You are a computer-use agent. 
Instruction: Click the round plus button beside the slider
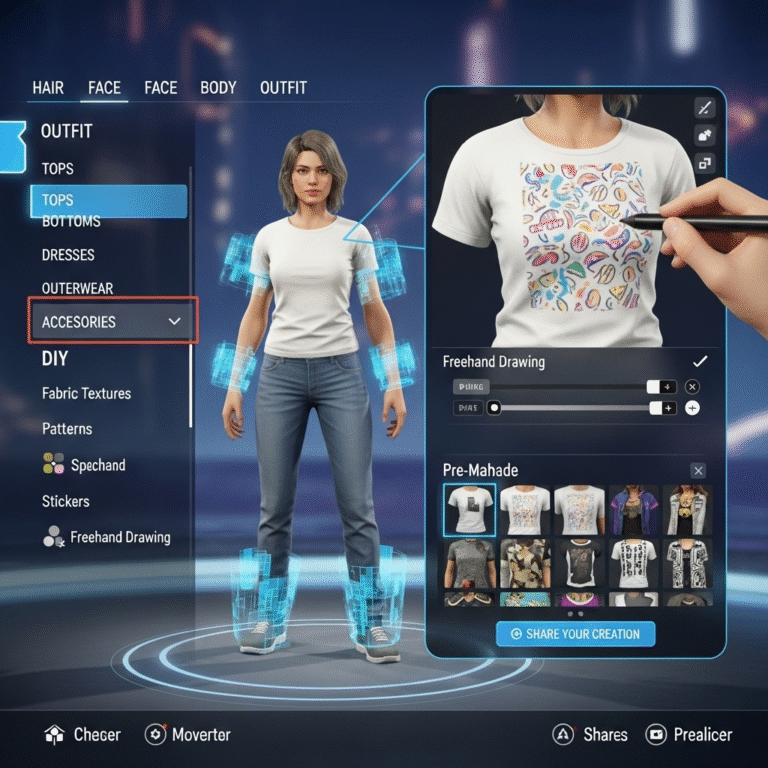click(693, 408)
